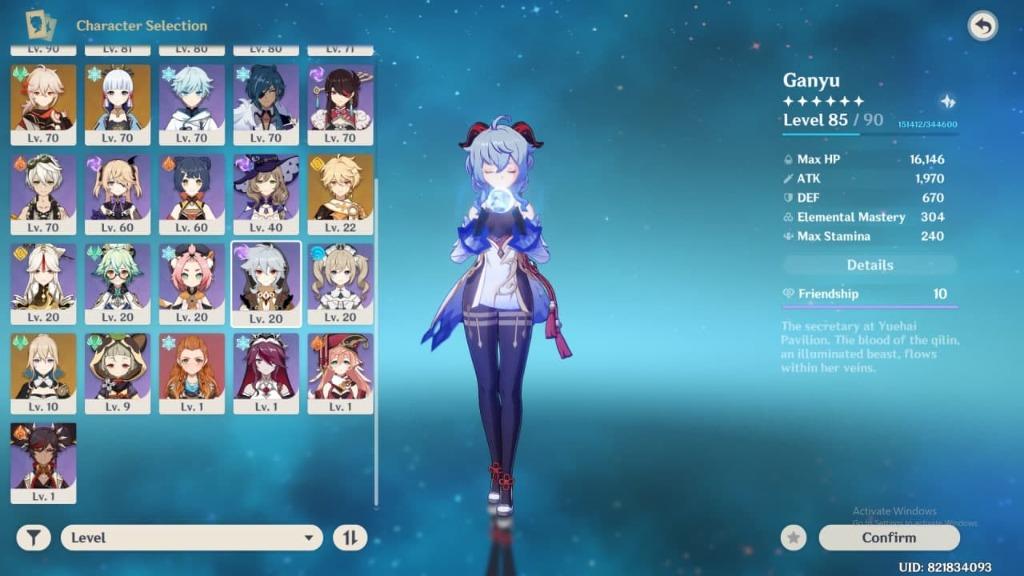The width and height of the screenshot is (1024, 576).
Task: Select Barbara's character portrait
Action: (x=340, y=278)
